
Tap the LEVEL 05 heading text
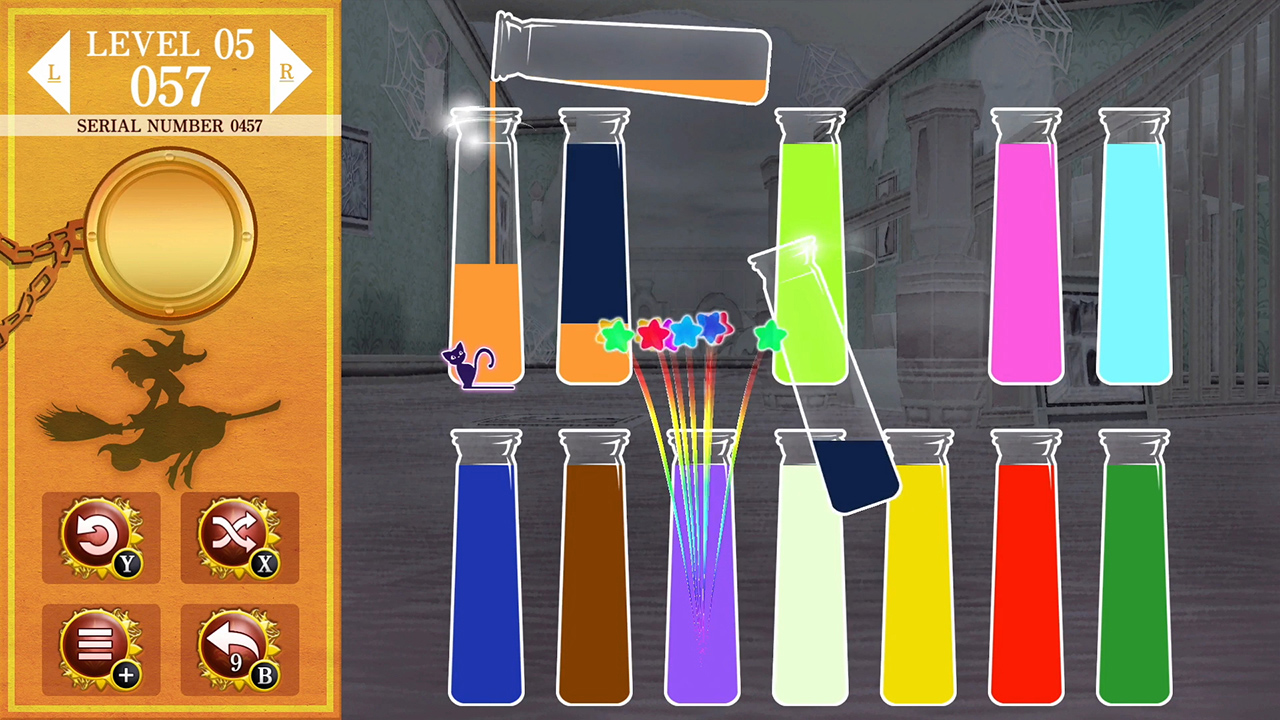170,43
